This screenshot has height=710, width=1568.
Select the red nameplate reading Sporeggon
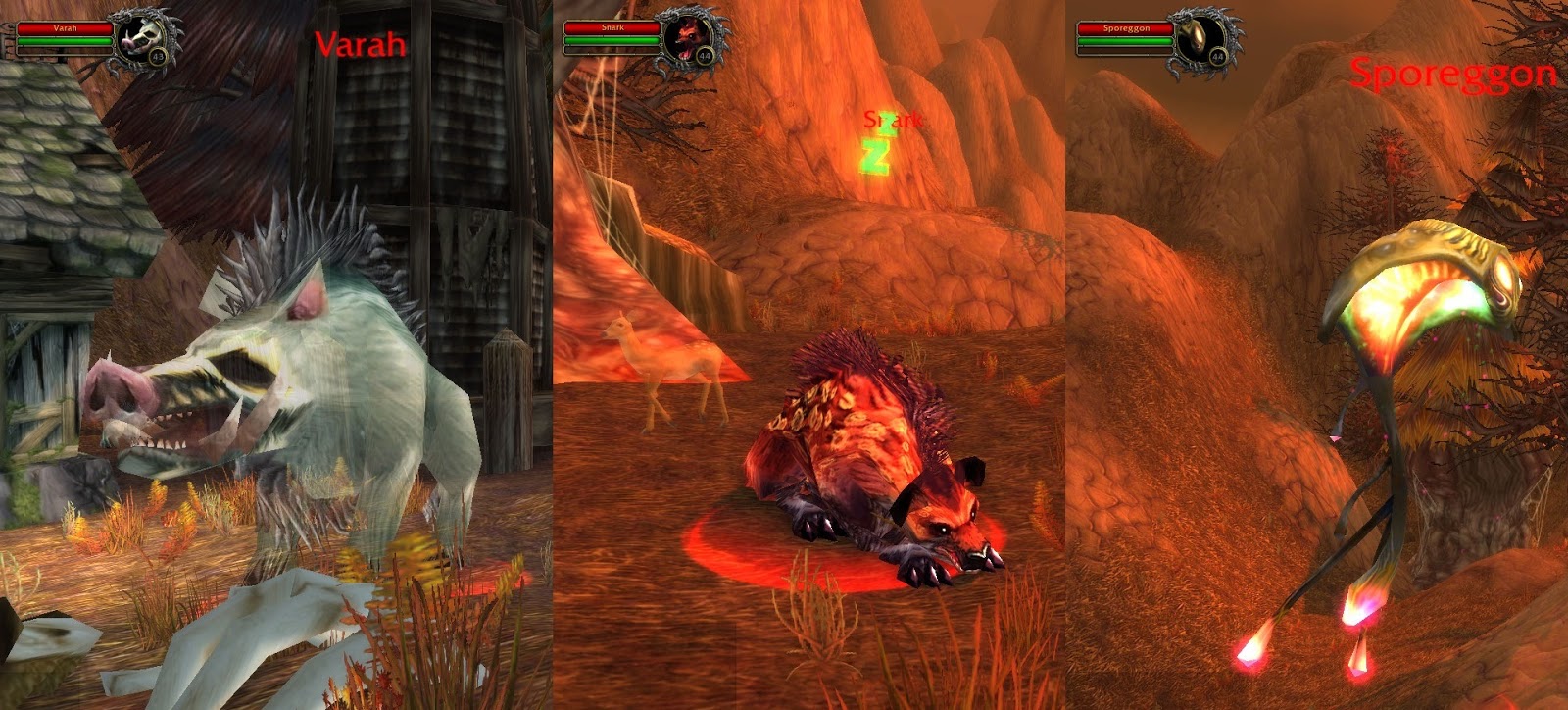tap(1454, 73)
